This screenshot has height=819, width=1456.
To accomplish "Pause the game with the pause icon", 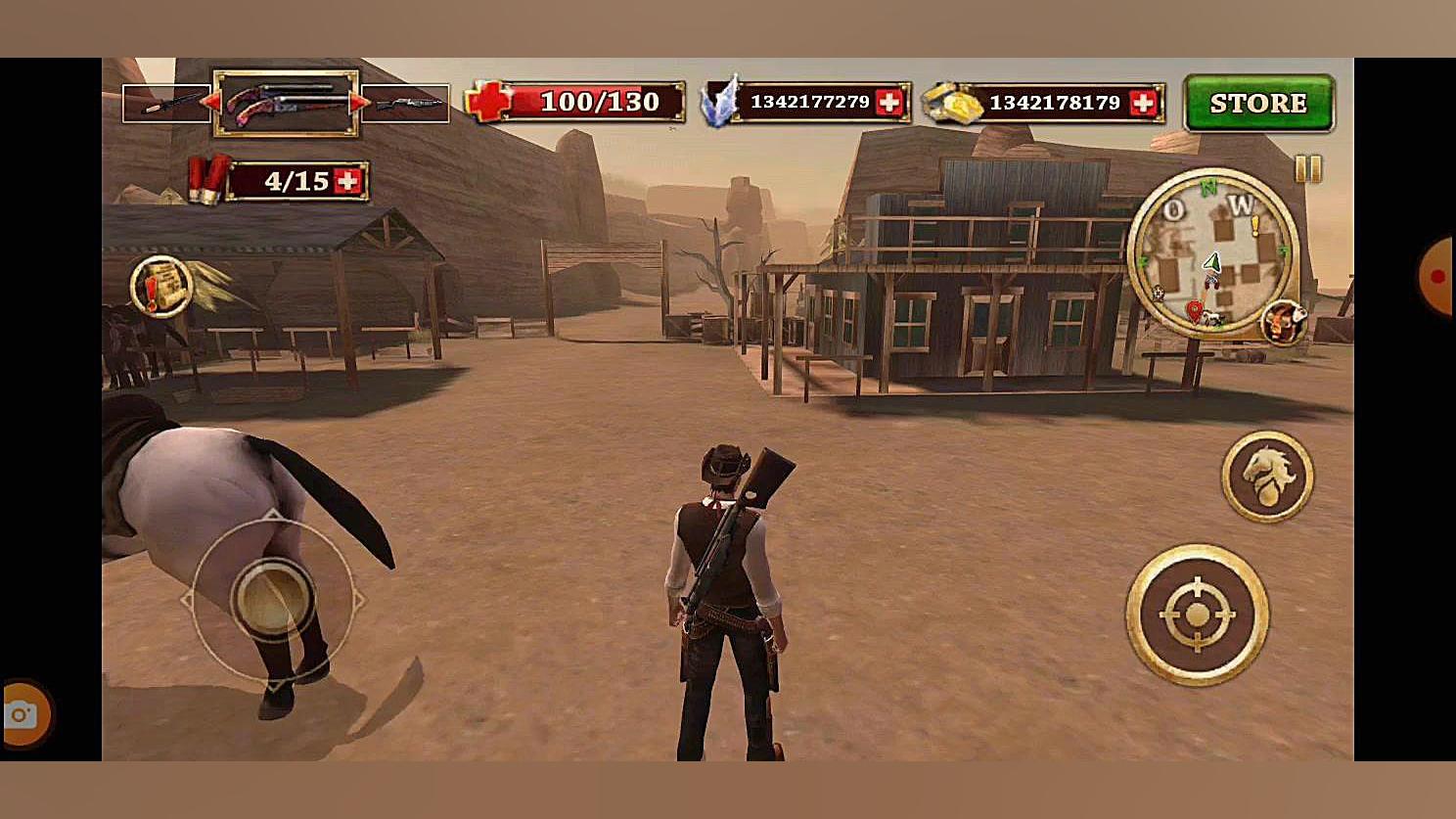I will (1307, 169).
